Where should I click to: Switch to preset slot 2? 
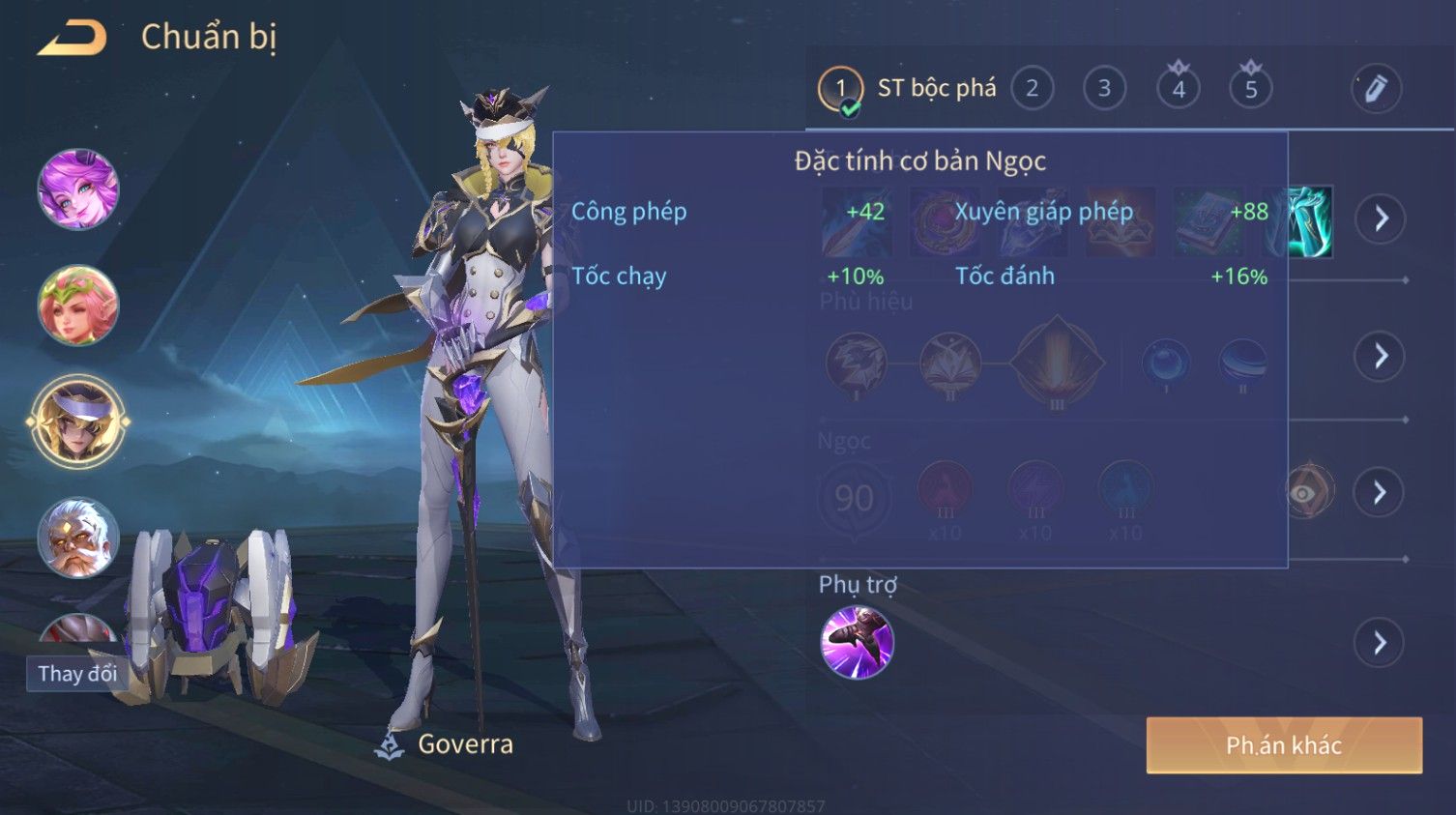pyautogui.click(x=1032, y=89)
